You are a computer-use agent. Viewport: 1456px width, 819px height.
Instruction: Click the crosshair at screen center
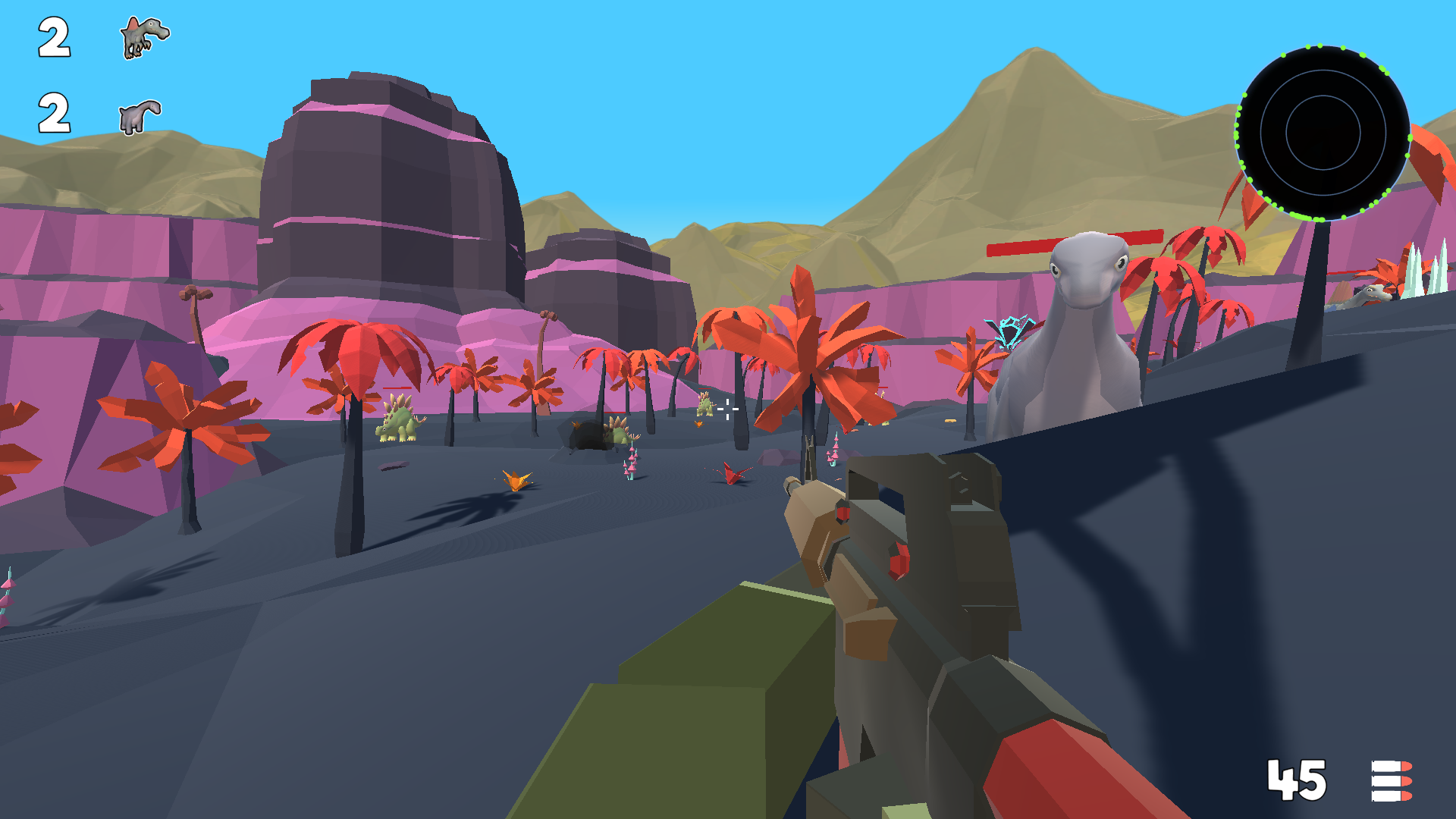pyautogui.click(x=728, y=409)
